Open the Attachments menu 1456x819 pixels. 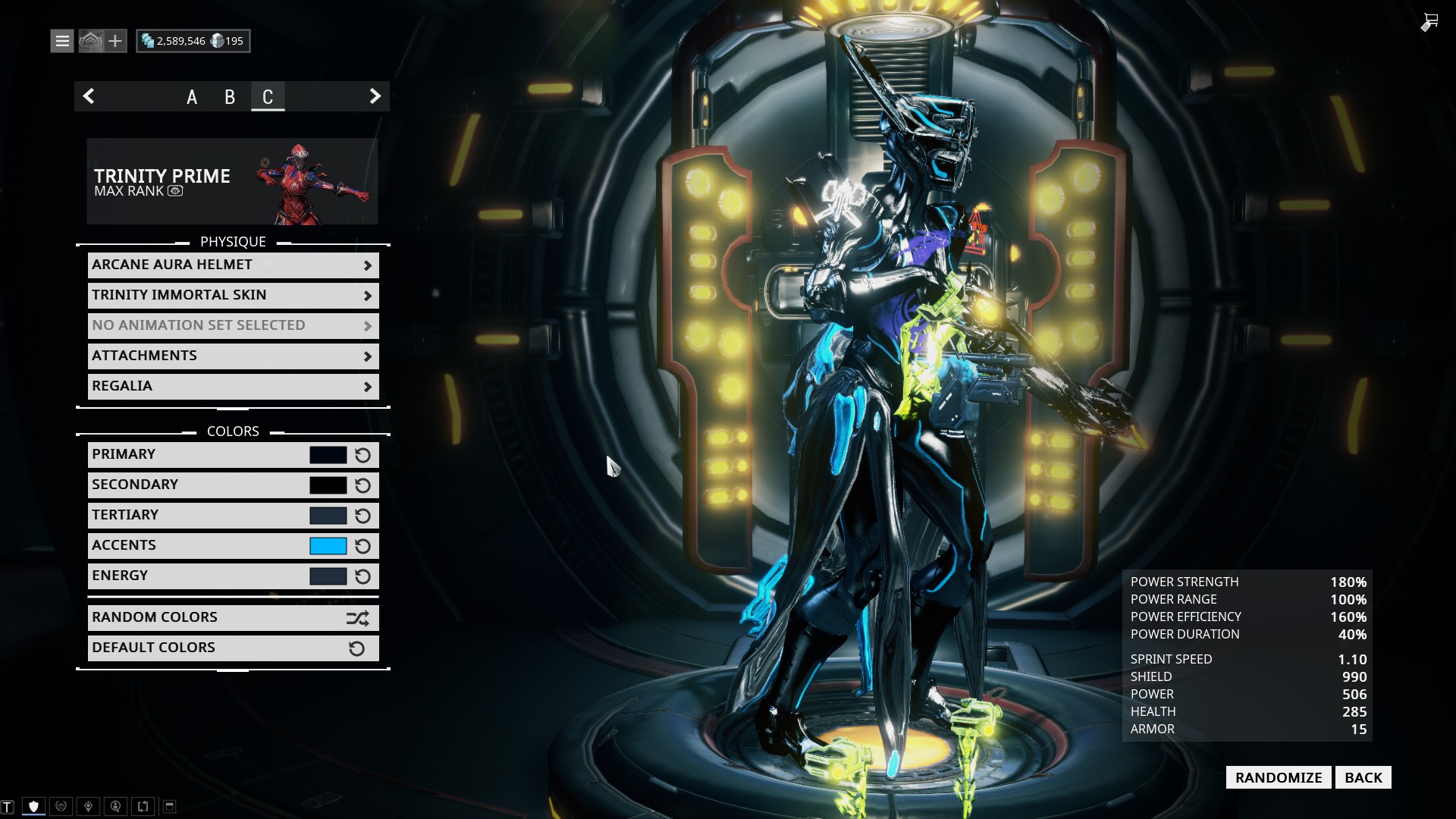pos(233,356)
